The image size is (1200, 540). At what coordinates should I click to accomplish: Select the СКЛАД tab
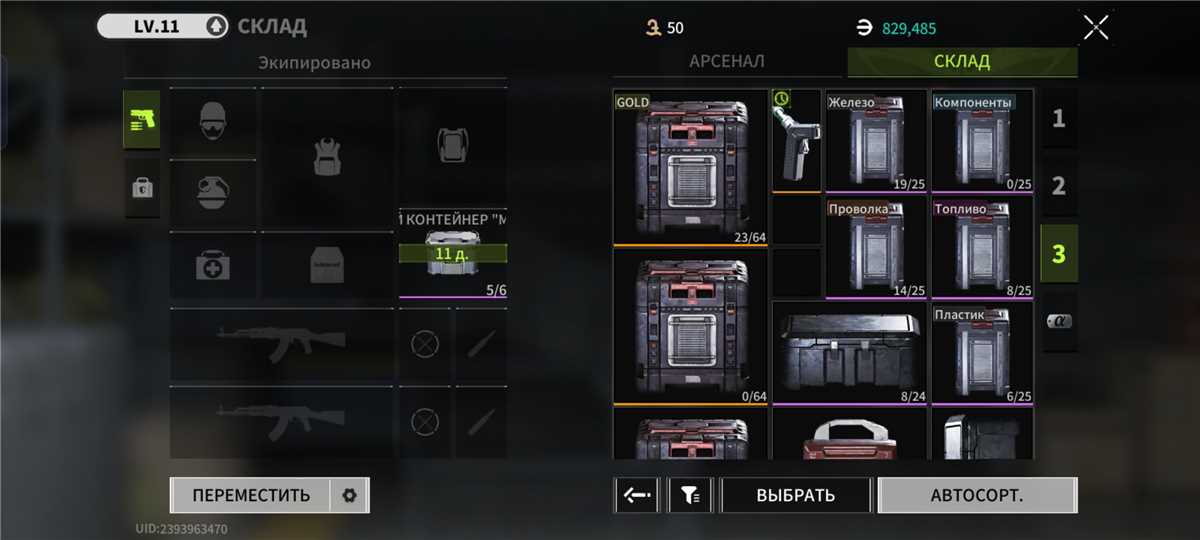[x=962, y=61]
